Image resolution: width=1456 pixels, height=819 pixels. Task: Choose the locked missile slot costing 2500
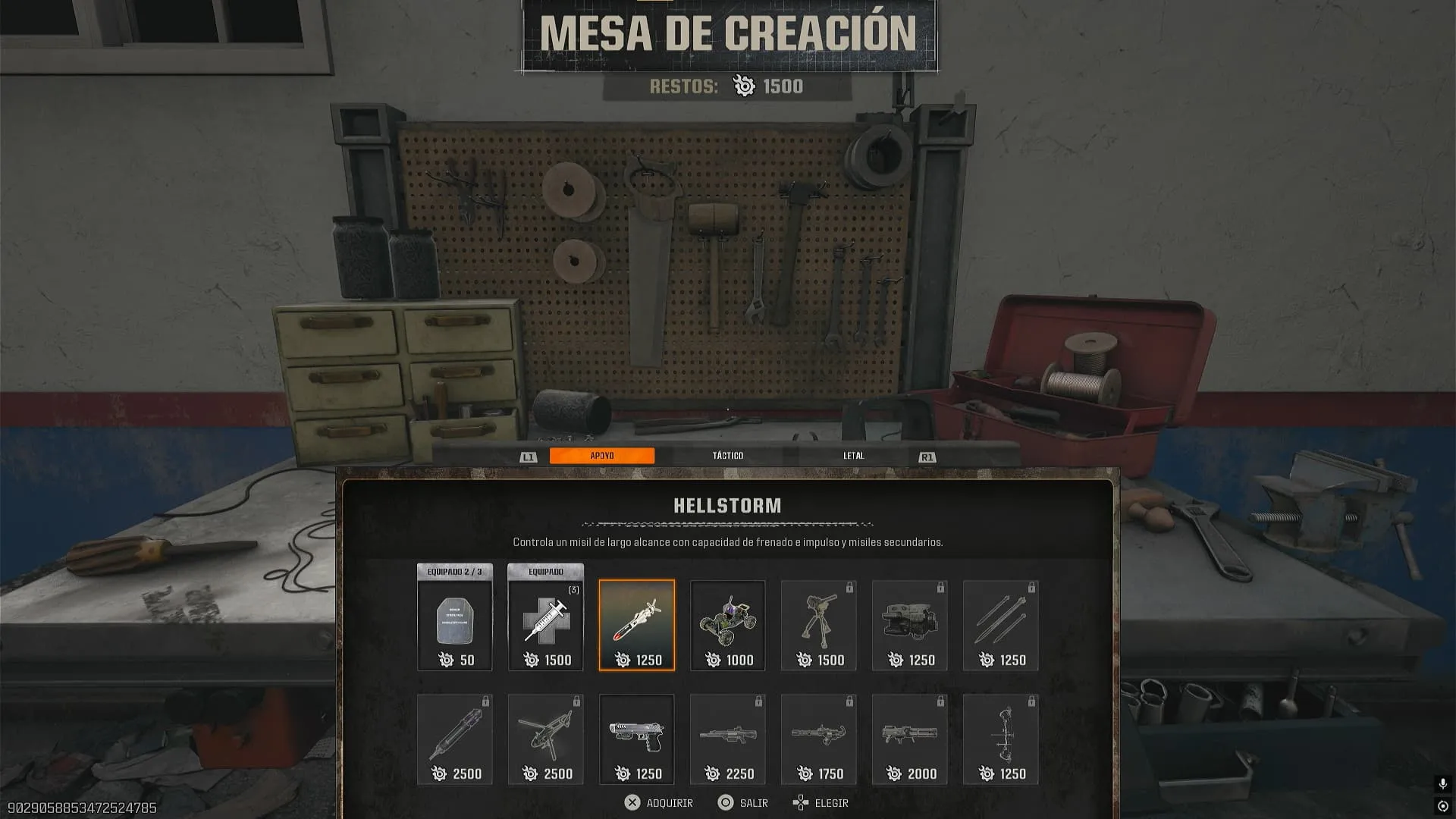coord(455,739)
